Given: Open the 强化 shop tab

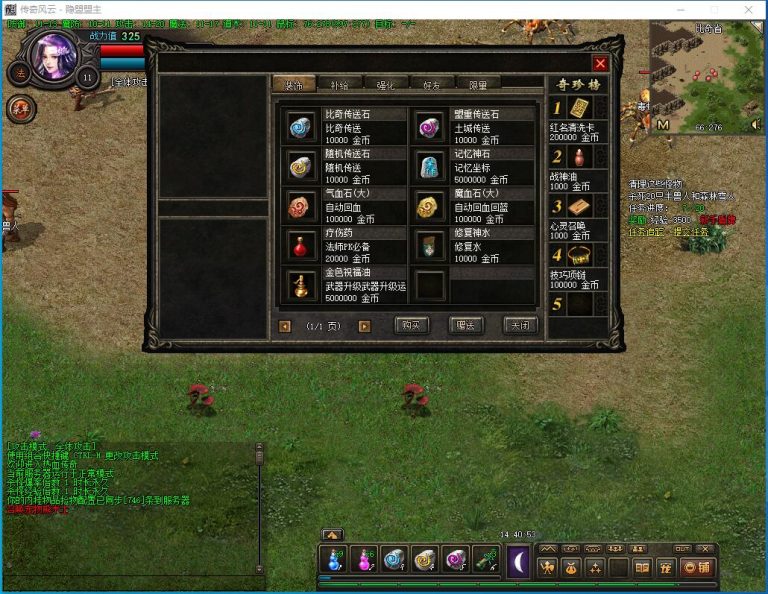Looking at the screenshot, I should coord(386,84).
